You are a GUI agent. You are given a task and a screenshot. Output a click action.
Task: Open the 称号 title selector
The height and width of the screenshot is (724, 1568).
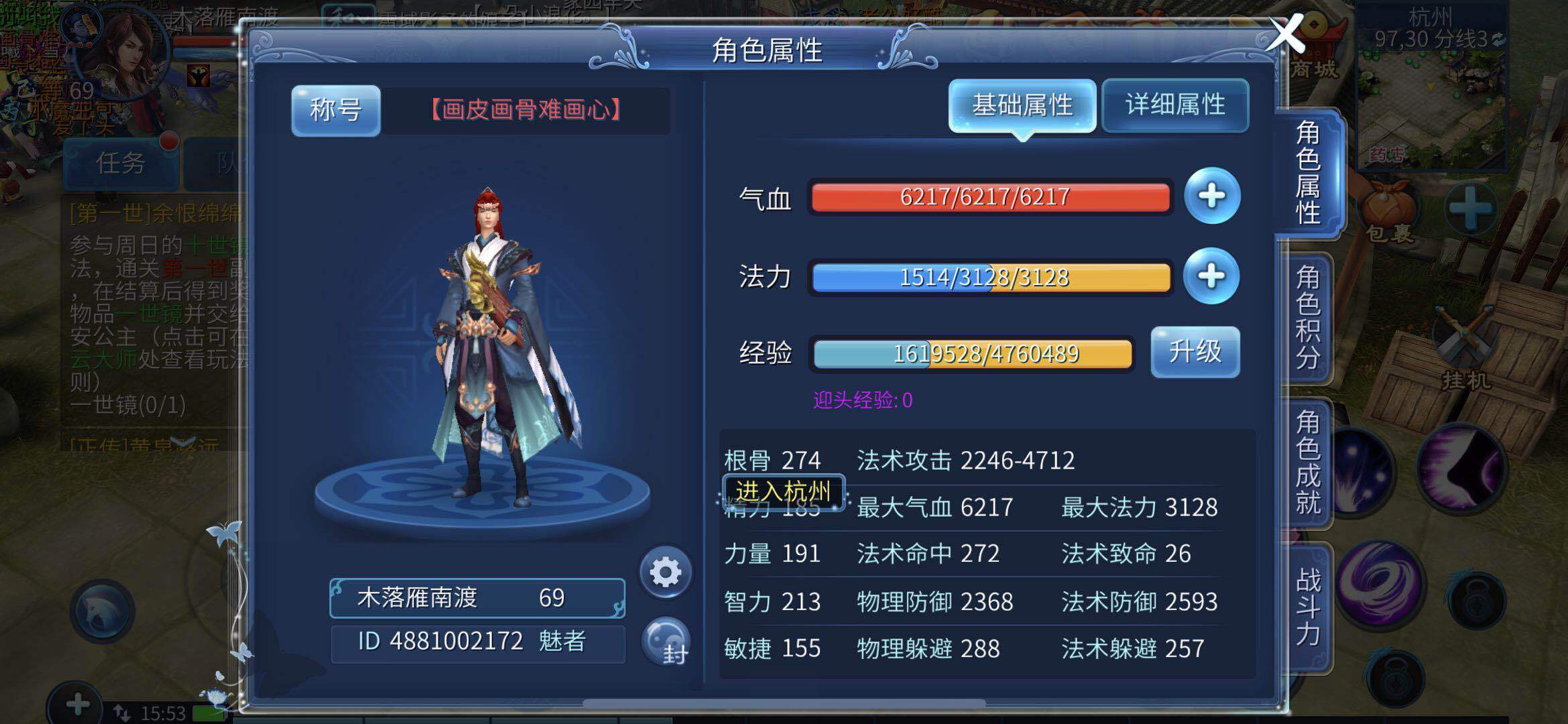tap(335, 111)
